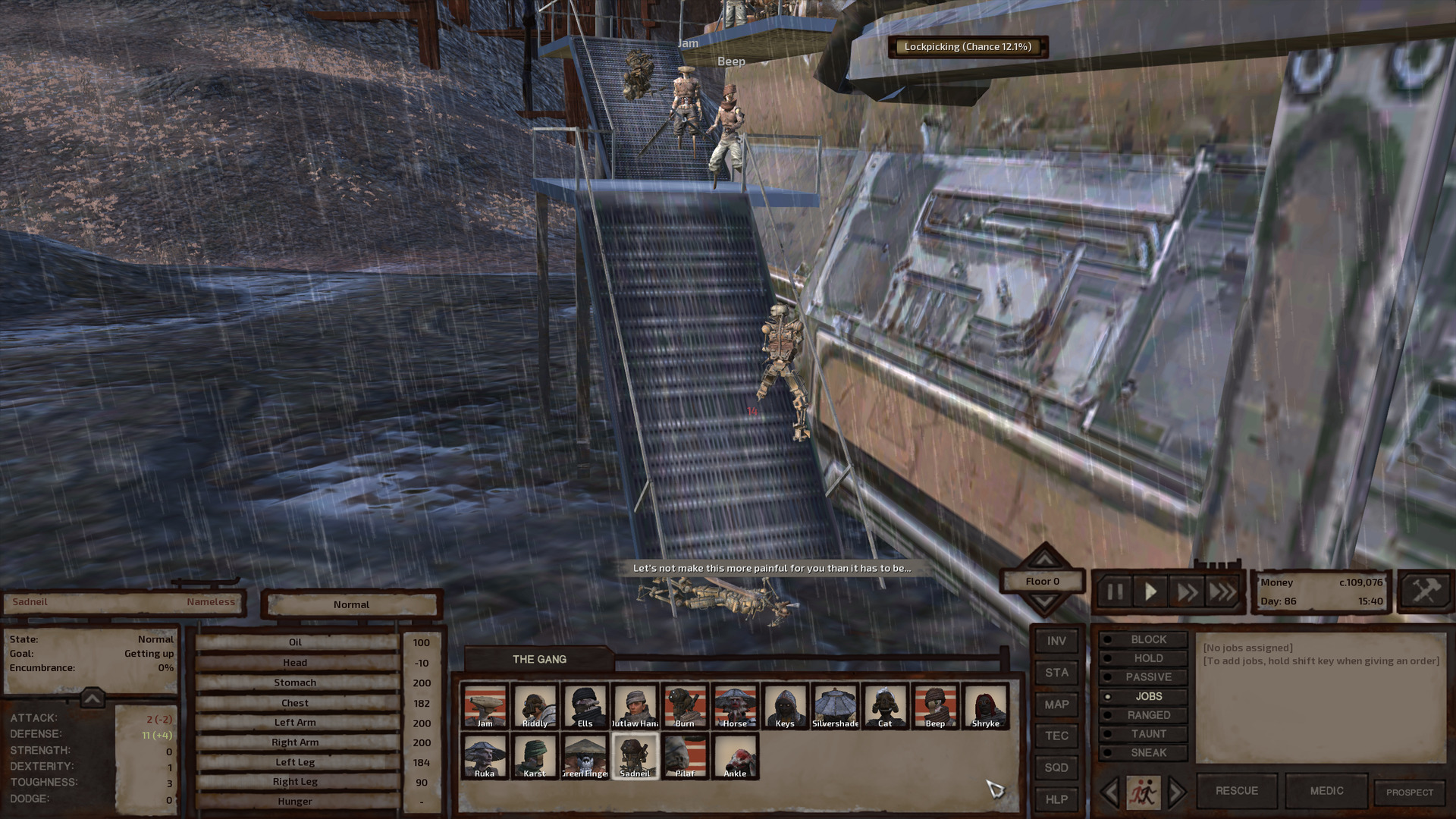
Task: Click the MEDIC button
Action: click(x=1326, y=790)
